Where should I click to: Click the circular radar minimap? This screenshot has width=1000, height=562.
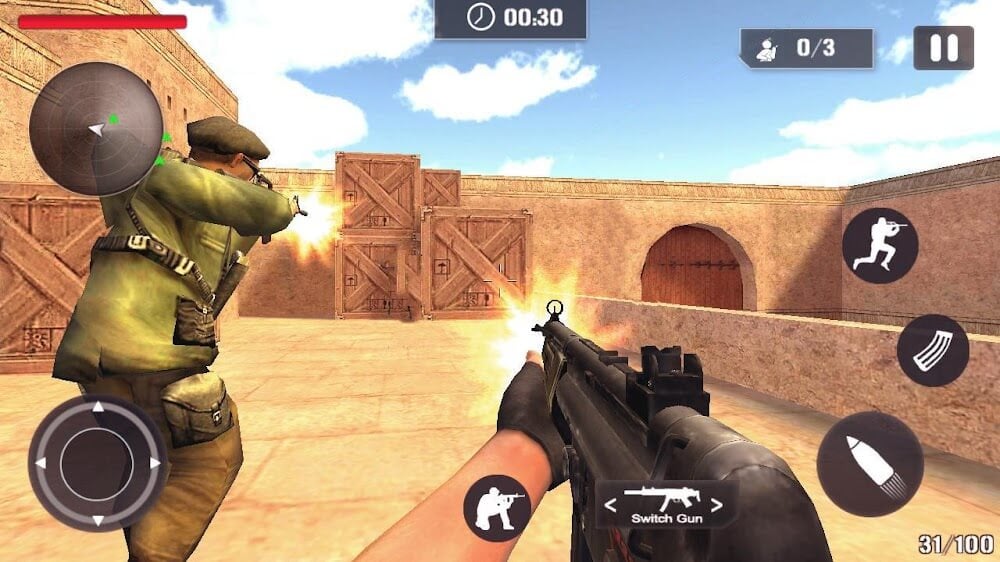[x=96, y=129]
